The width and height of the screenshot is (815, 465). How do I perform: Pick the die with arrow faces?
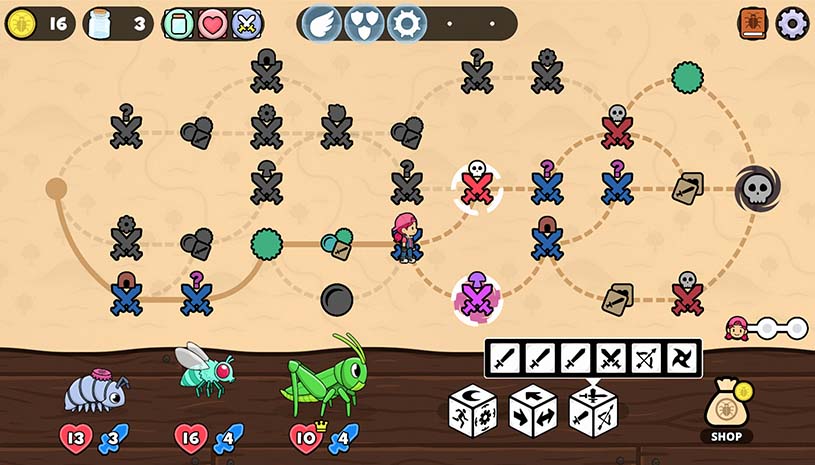[533, 410]
